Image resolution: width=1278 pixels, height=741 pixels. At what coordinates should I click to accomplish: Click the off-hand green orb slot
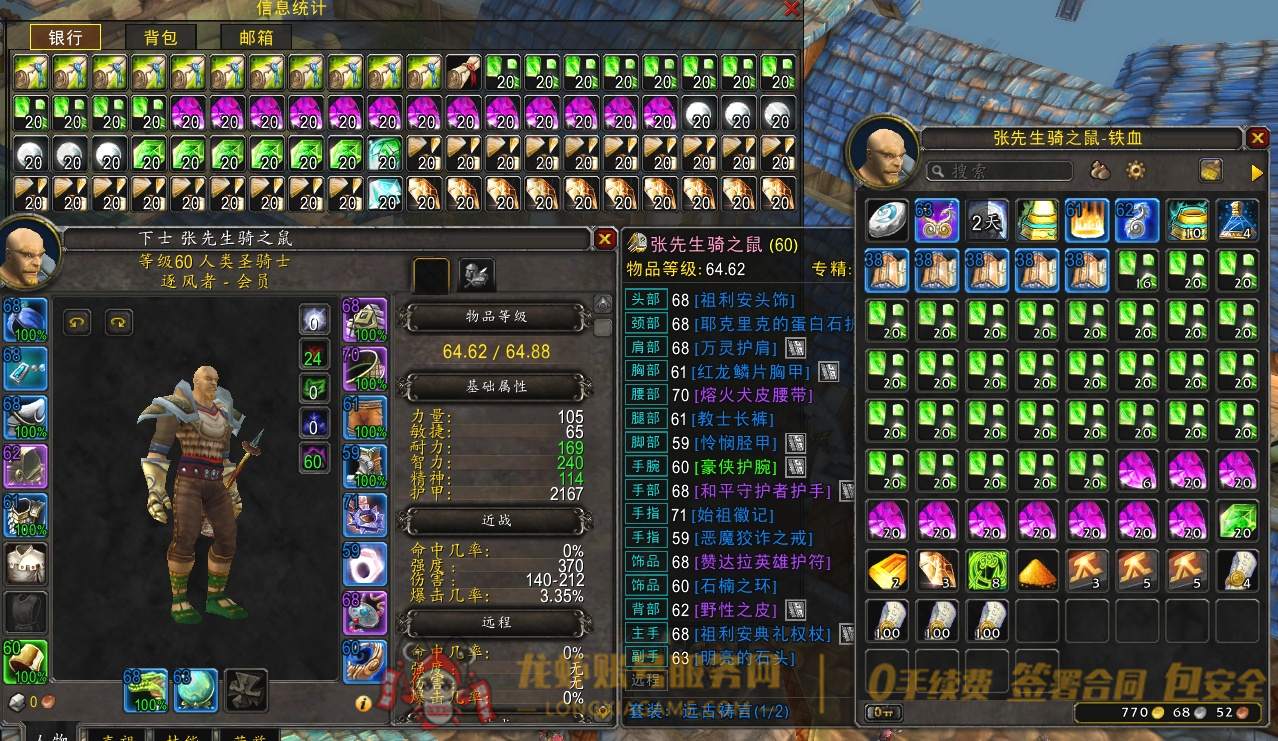tap(195, 690)
